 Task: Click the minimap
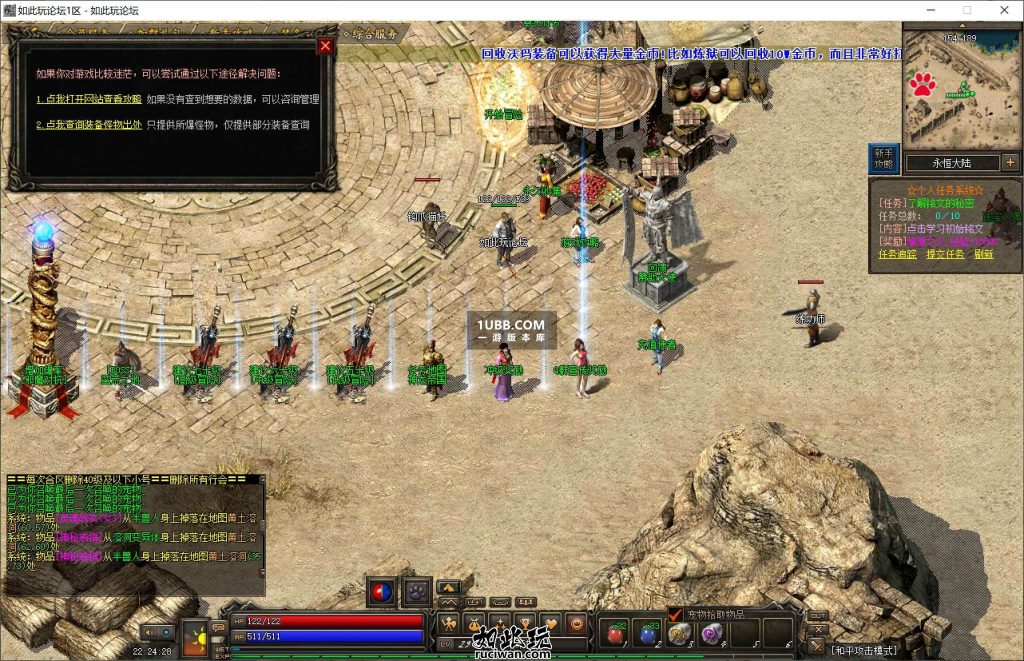click(961, 90)
